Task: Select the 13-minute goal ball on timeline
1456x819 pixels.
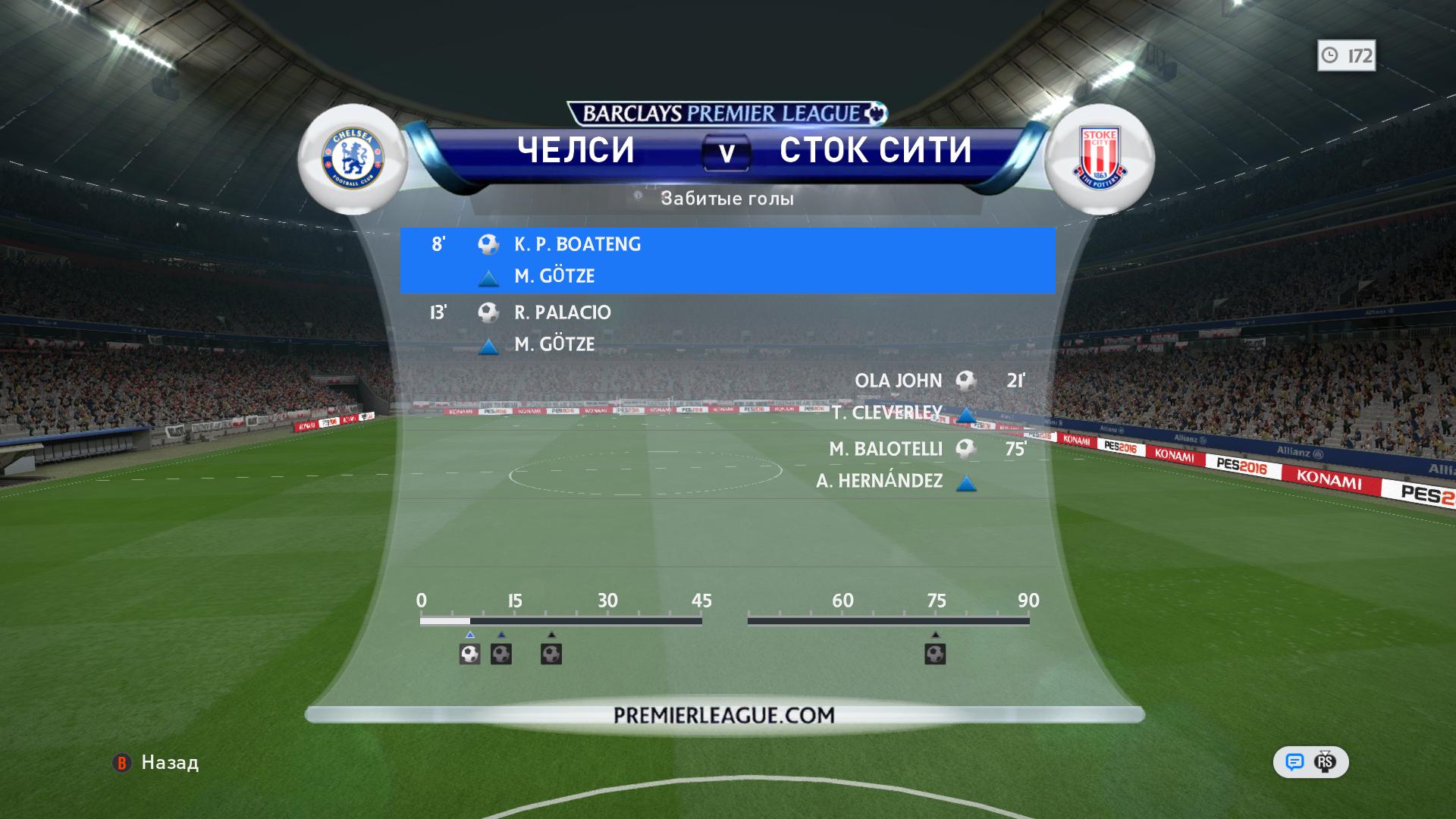Action: point(501,654)
